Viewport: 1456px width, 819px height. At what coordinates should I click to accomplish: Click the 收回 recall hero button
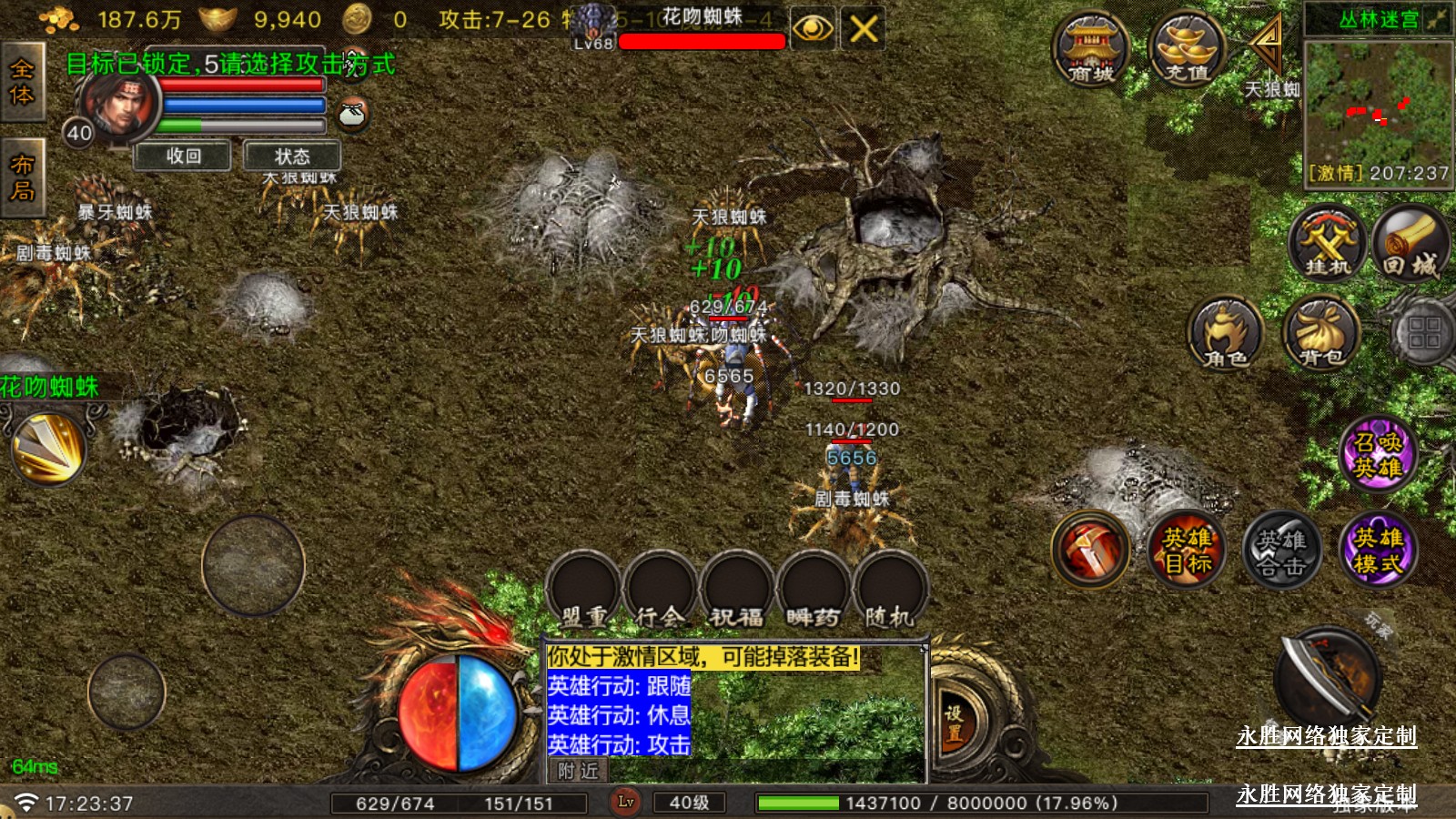(183, 157)
